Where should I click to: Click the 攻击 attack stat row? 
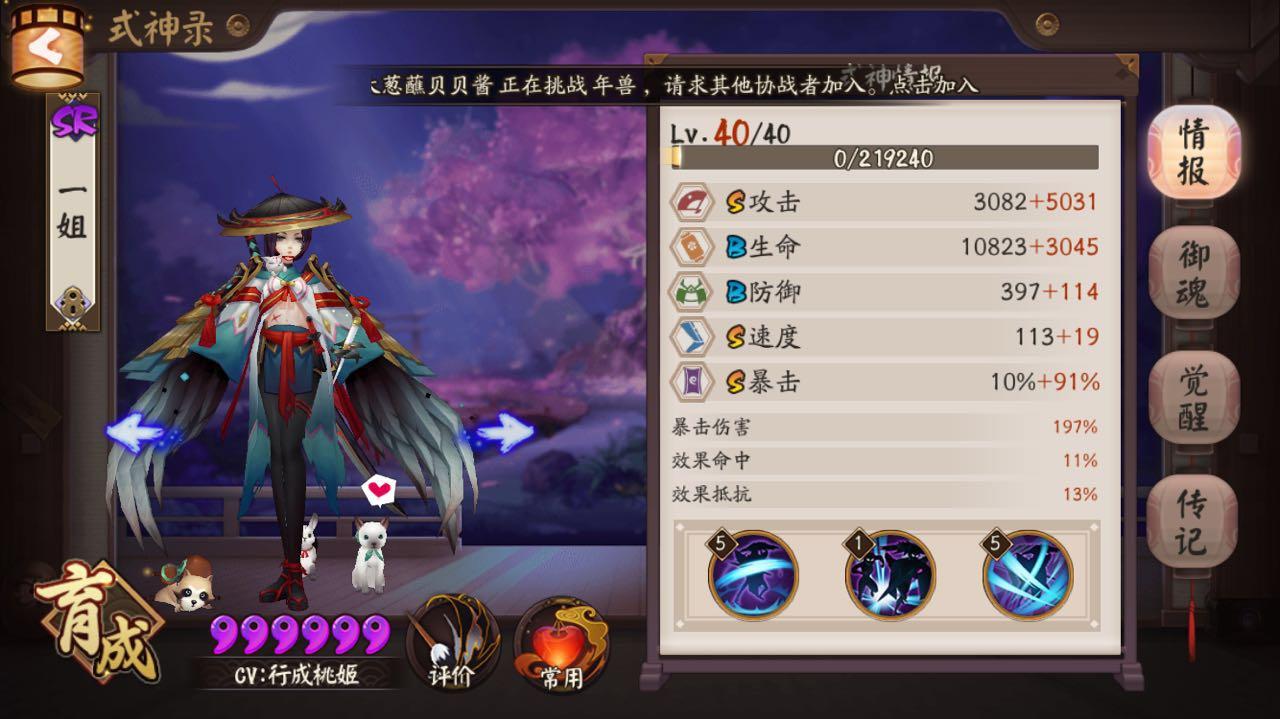pyautogui.click(x=885, y=202)
